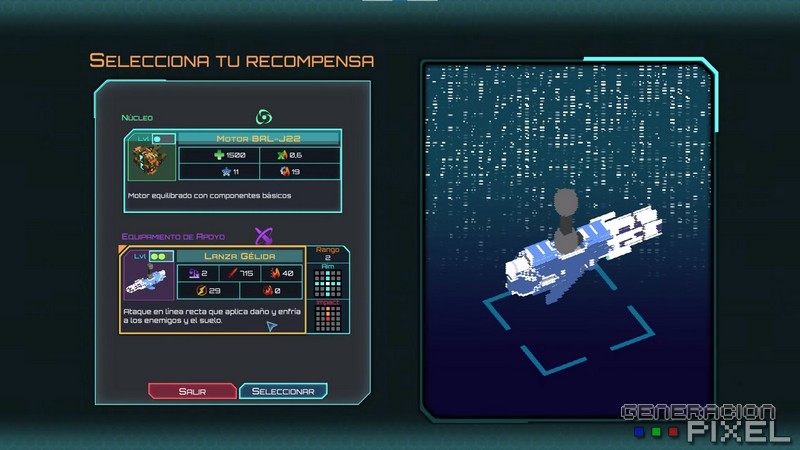Click the Motor BAL-J22 engine thumbnail
The height and width of the screenshot is (450, 800).
pos(150,163)
